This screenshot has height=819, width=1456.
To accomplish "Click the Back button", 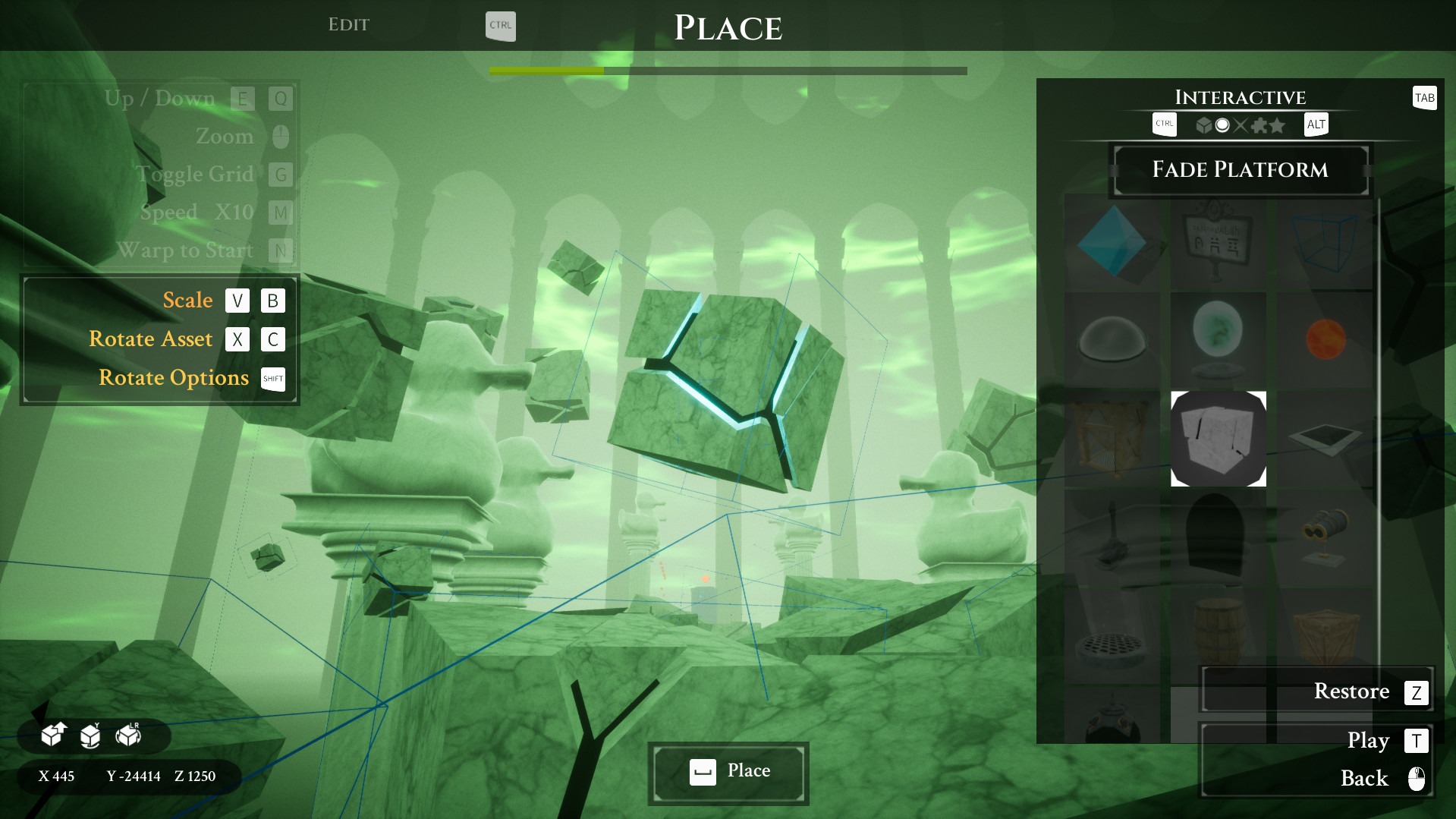I will point(1363,778).
